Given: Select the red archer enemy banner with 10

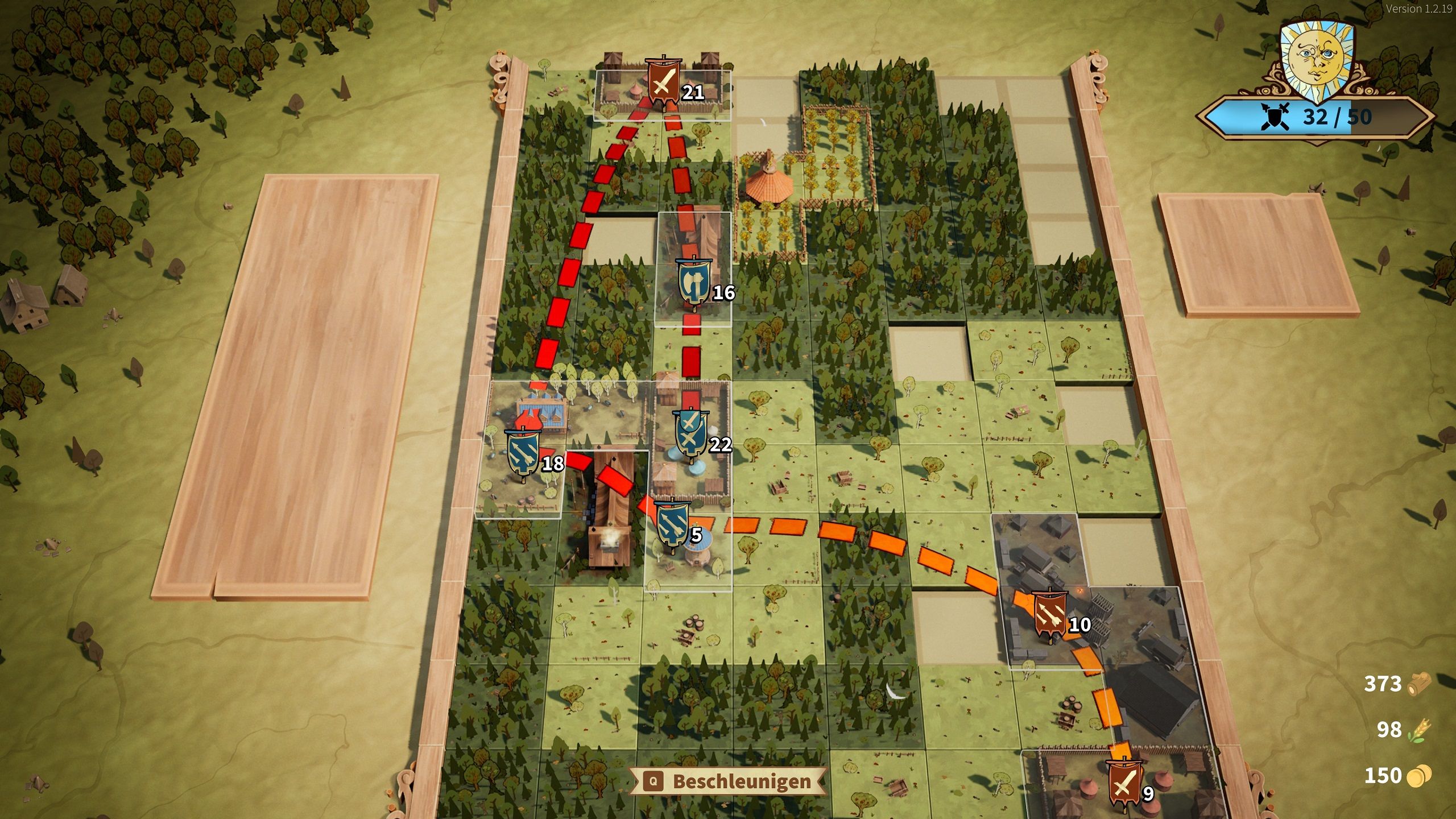Looking at the screenshot, I should point(1049,615).
